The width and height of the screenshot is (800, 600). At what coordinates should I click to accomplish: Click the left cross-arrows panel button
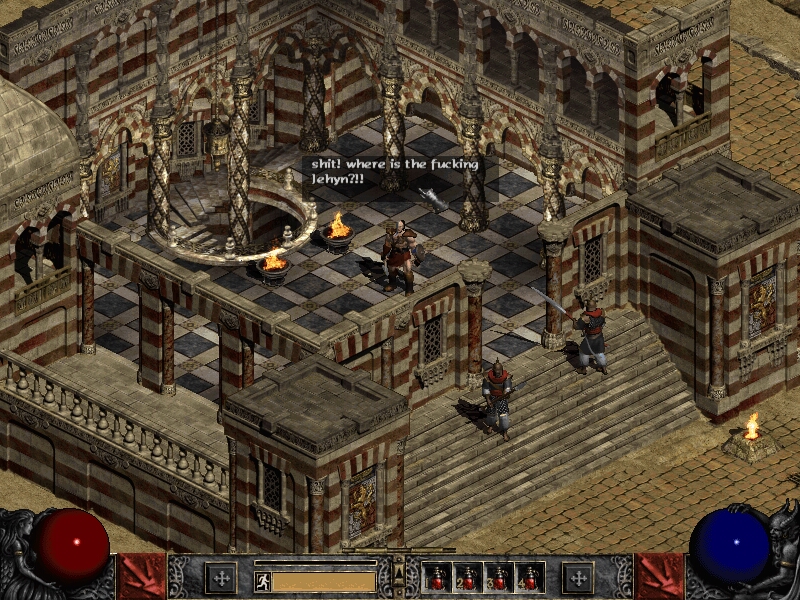[220, 577]
